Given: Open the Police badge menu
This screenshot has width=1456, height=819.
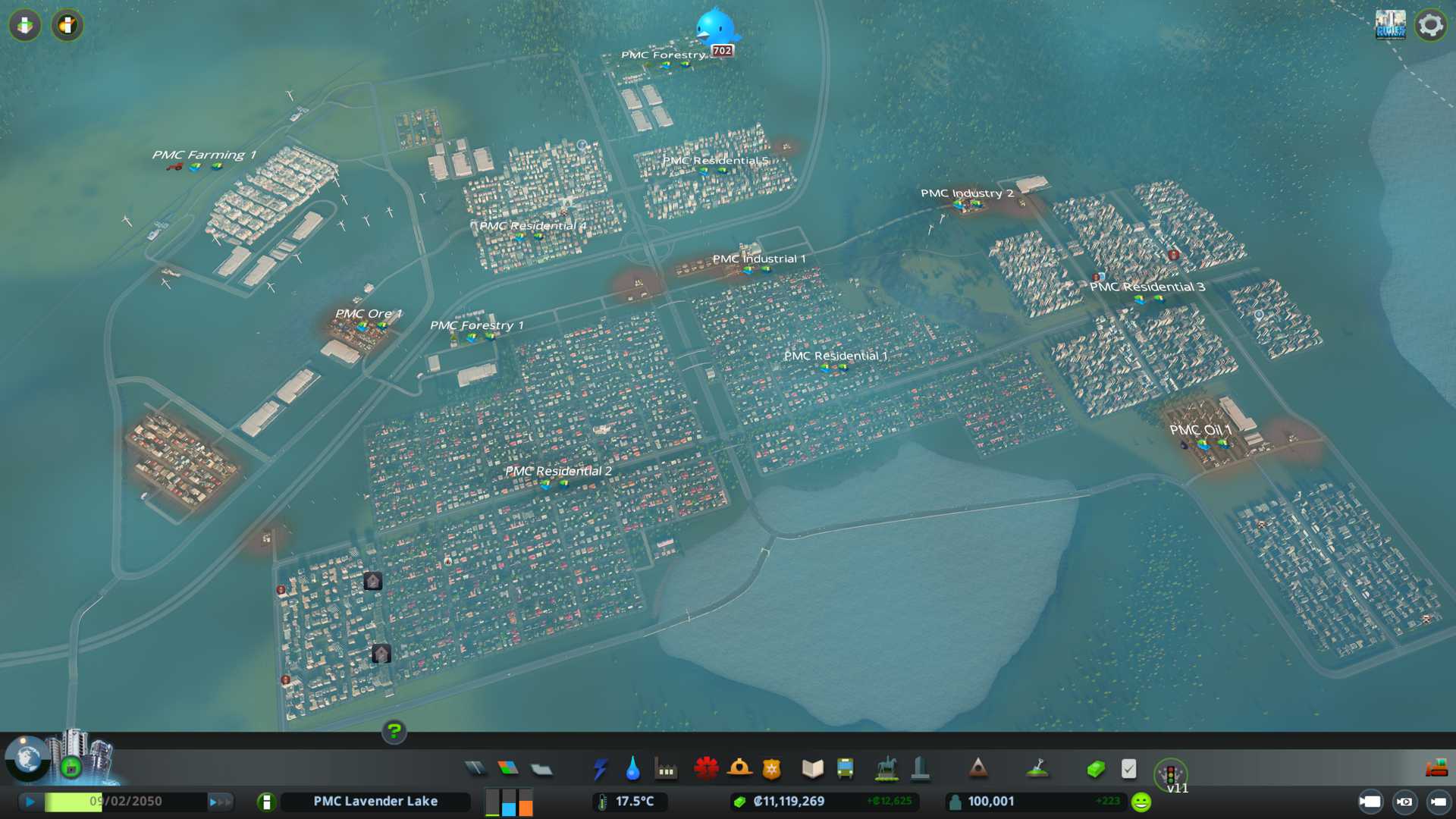Looking at the screenshot, I should pos(772,769).
